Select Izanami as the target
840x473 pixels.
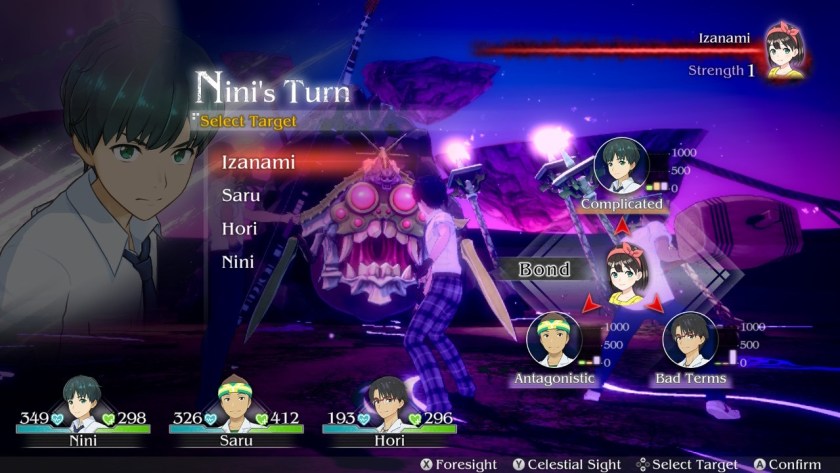point(258,162)
